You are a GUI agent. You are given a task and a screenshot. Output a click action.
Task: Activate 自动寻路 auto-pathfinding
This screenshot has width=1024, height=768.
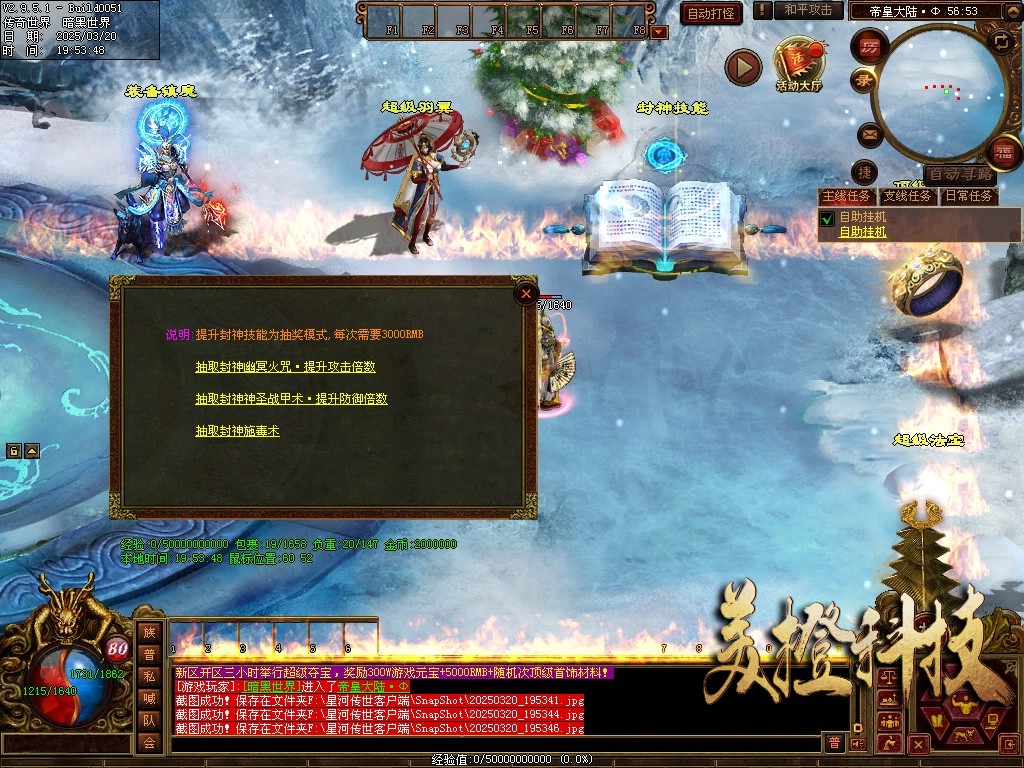959,174
